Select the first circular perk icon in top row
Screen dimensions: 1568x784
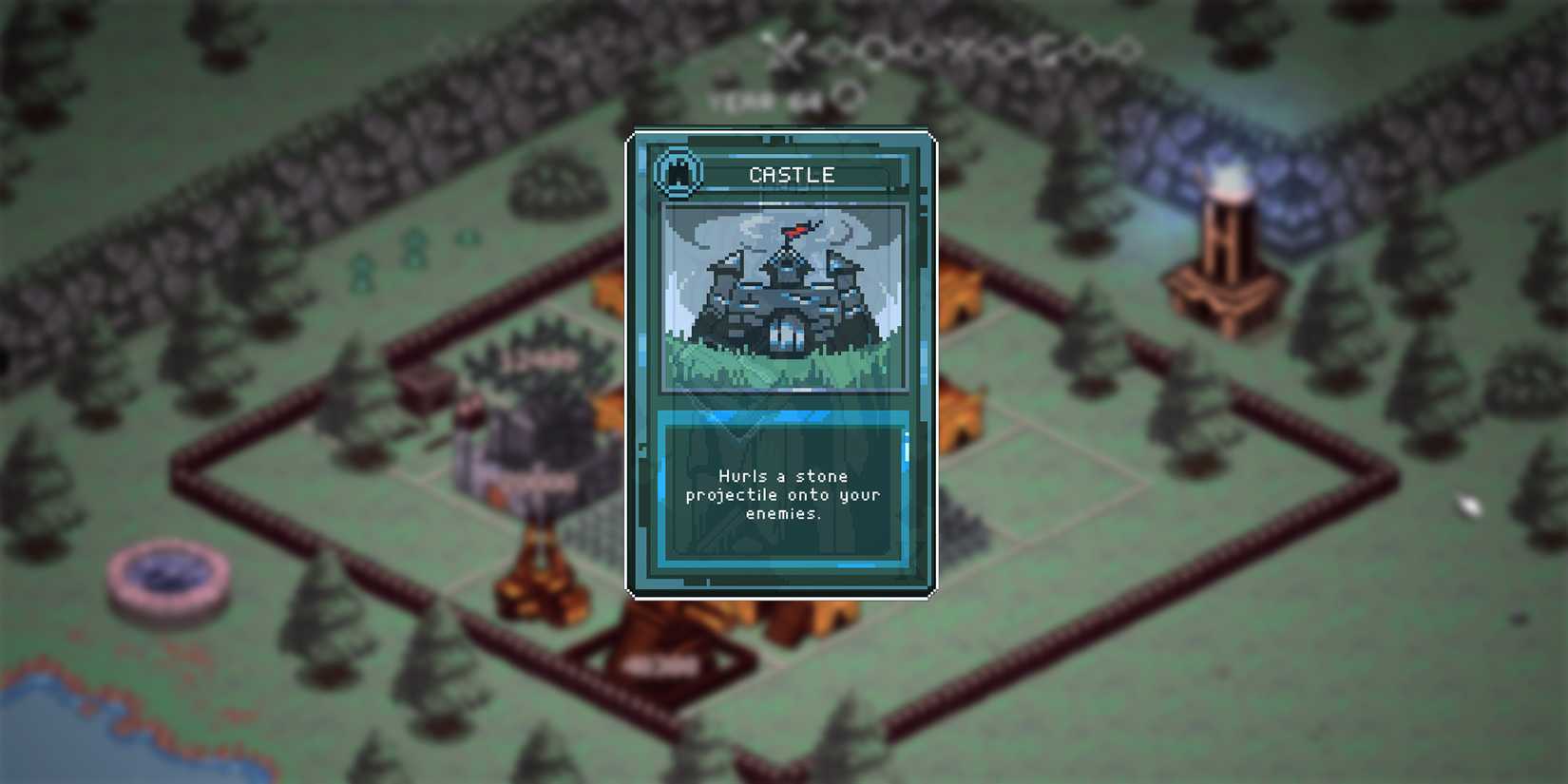834,49
